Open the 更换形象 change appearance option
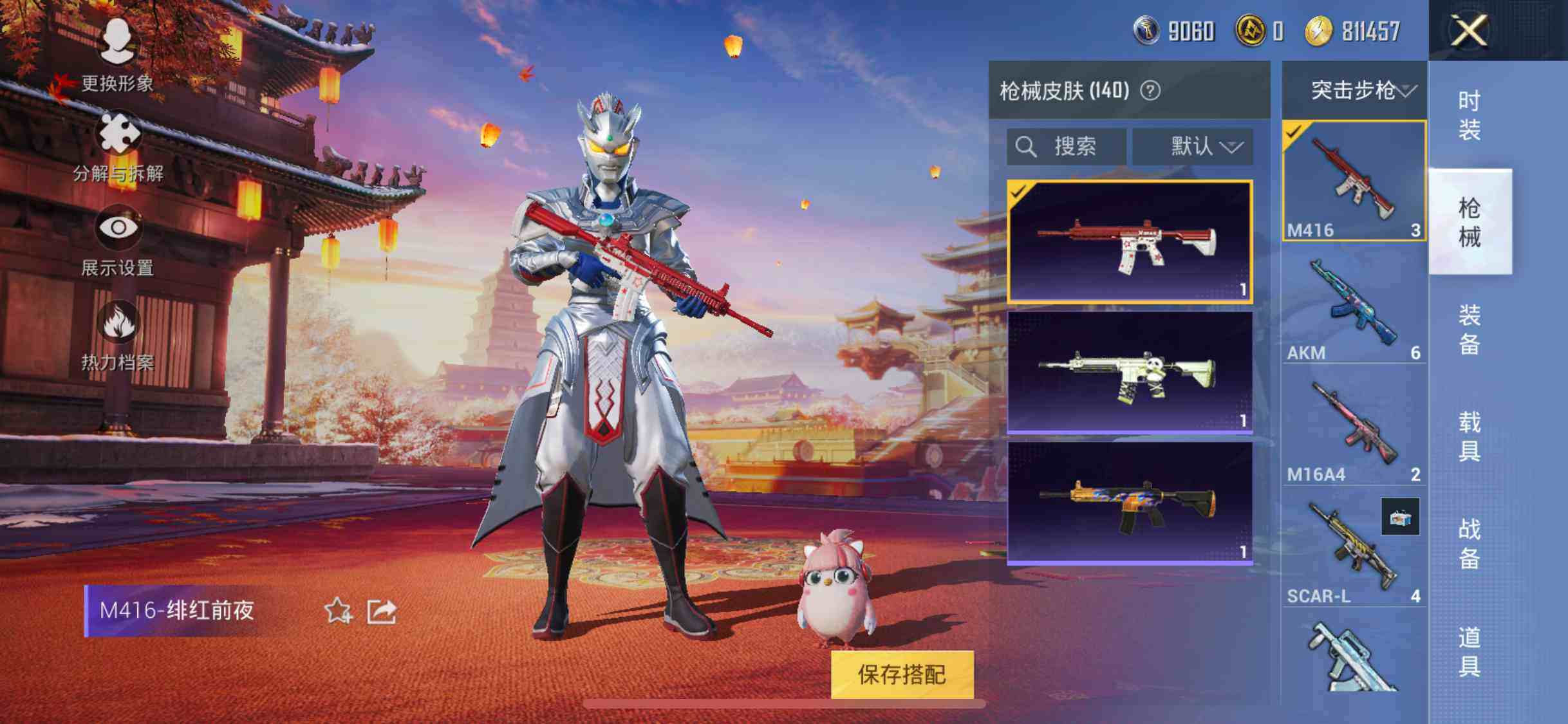 tap(117, 55)
